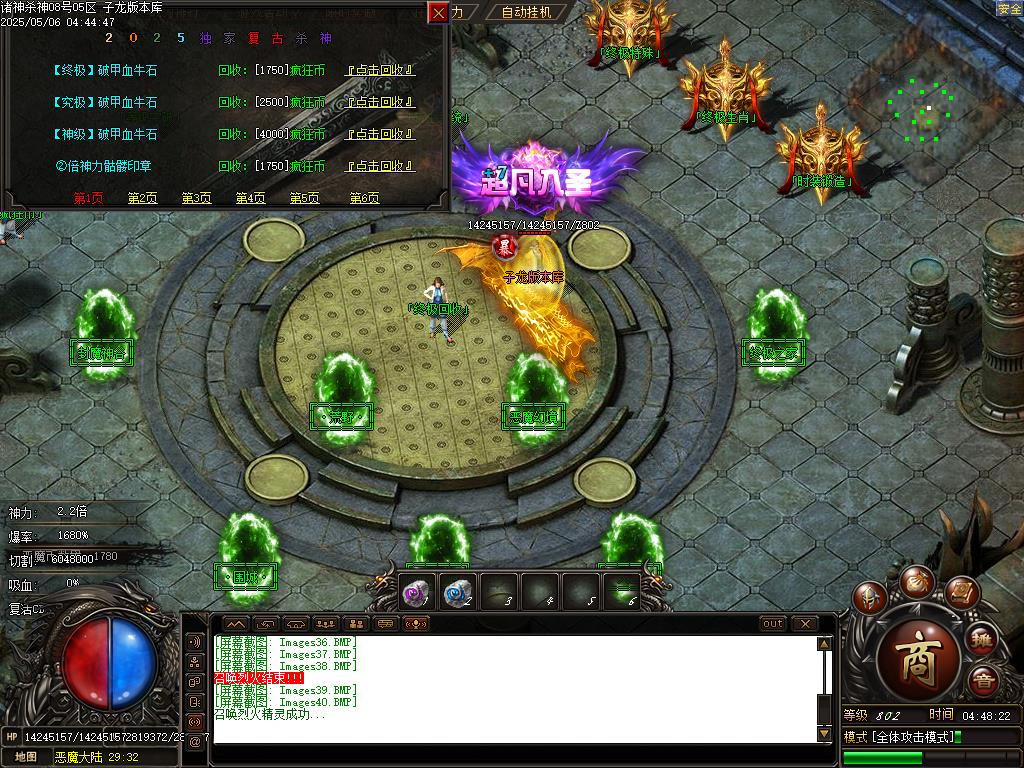Open the 地图 map button
The image size is (1024, 768).
click(26, 757)
